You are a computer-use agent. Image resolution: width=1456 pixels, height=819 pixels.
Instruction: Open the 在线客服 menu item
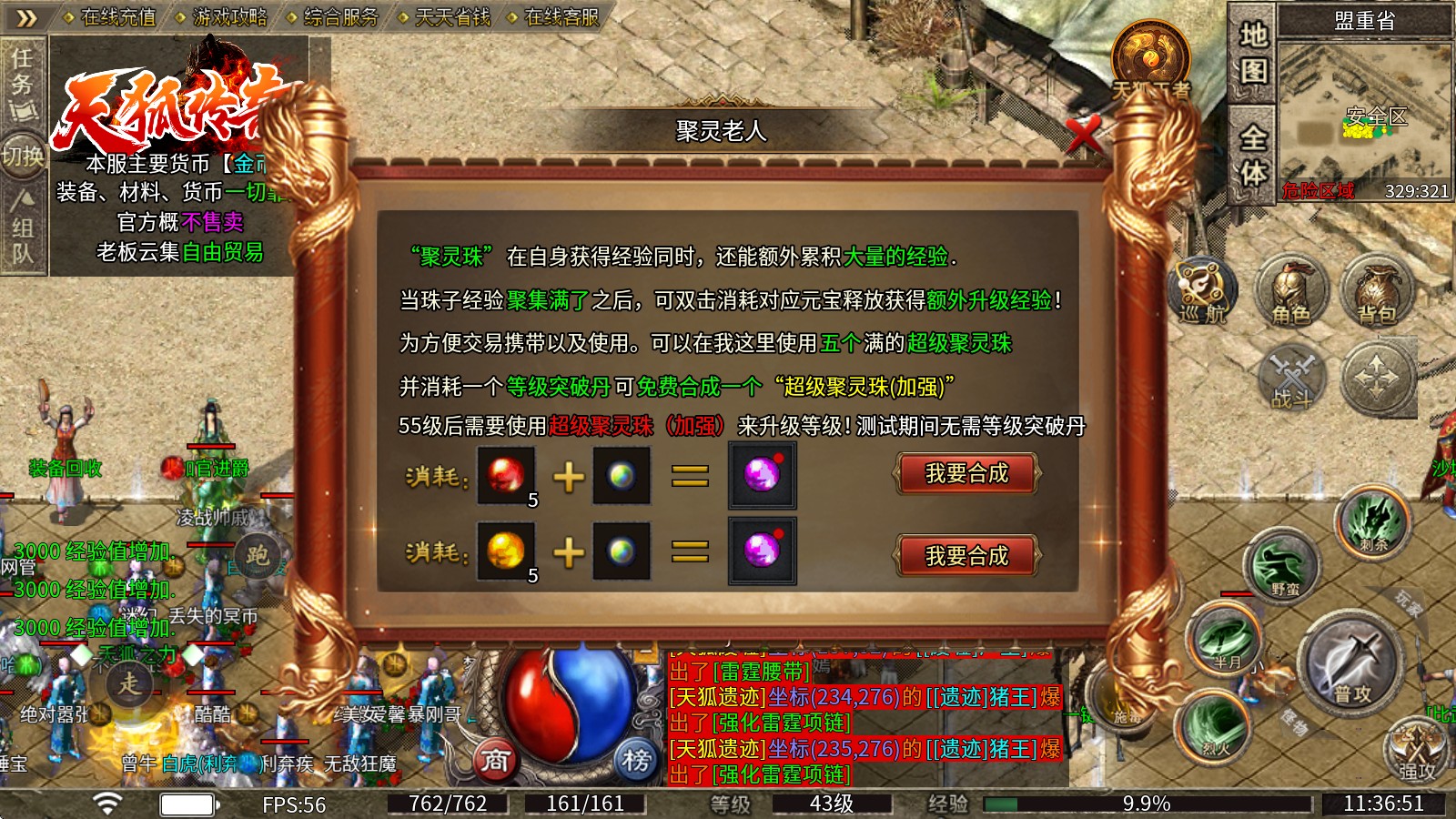pyautogui.click(x=561, y=17)
